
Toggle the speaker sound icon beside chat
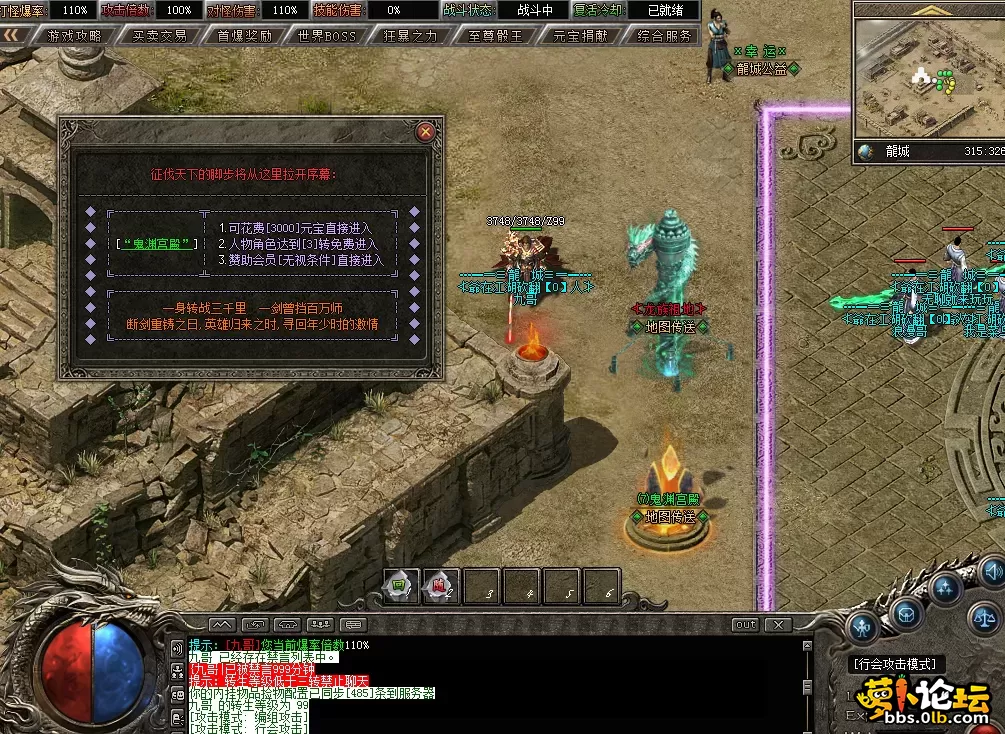(x=177, y=648)
